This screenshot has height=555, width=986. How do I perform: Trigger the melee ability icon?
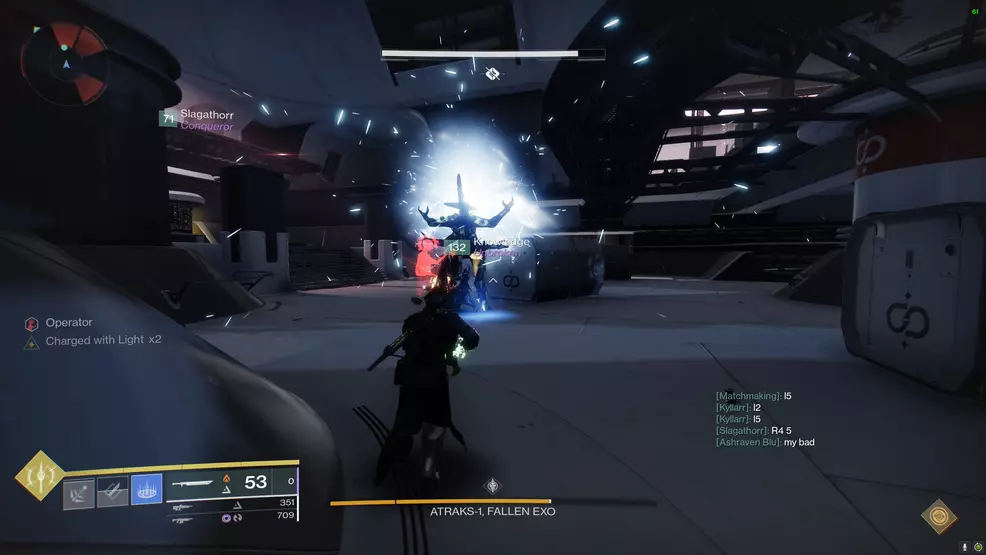click(113, 489)
